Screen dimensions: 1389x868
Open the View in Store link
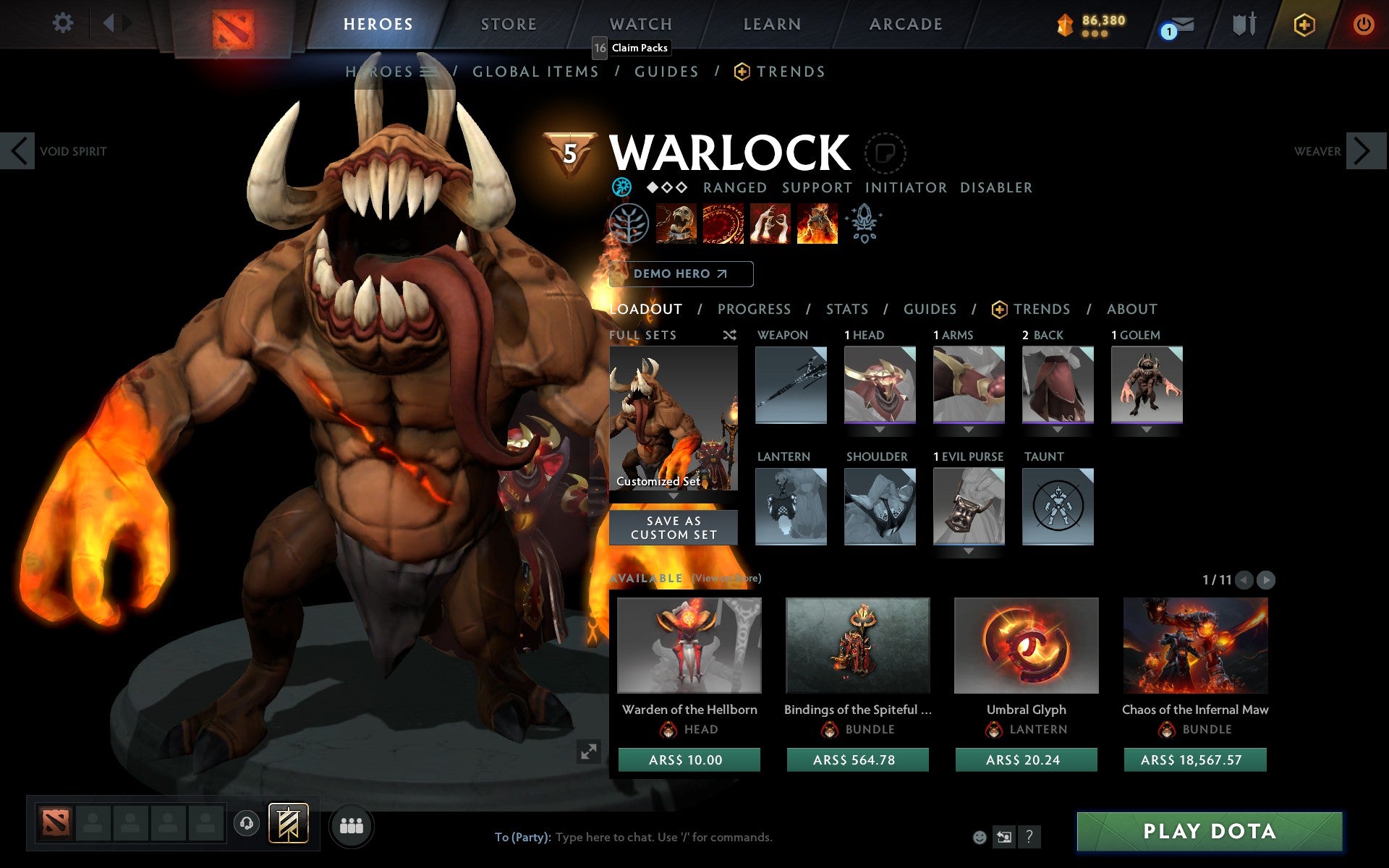click(x=726, y=579)
